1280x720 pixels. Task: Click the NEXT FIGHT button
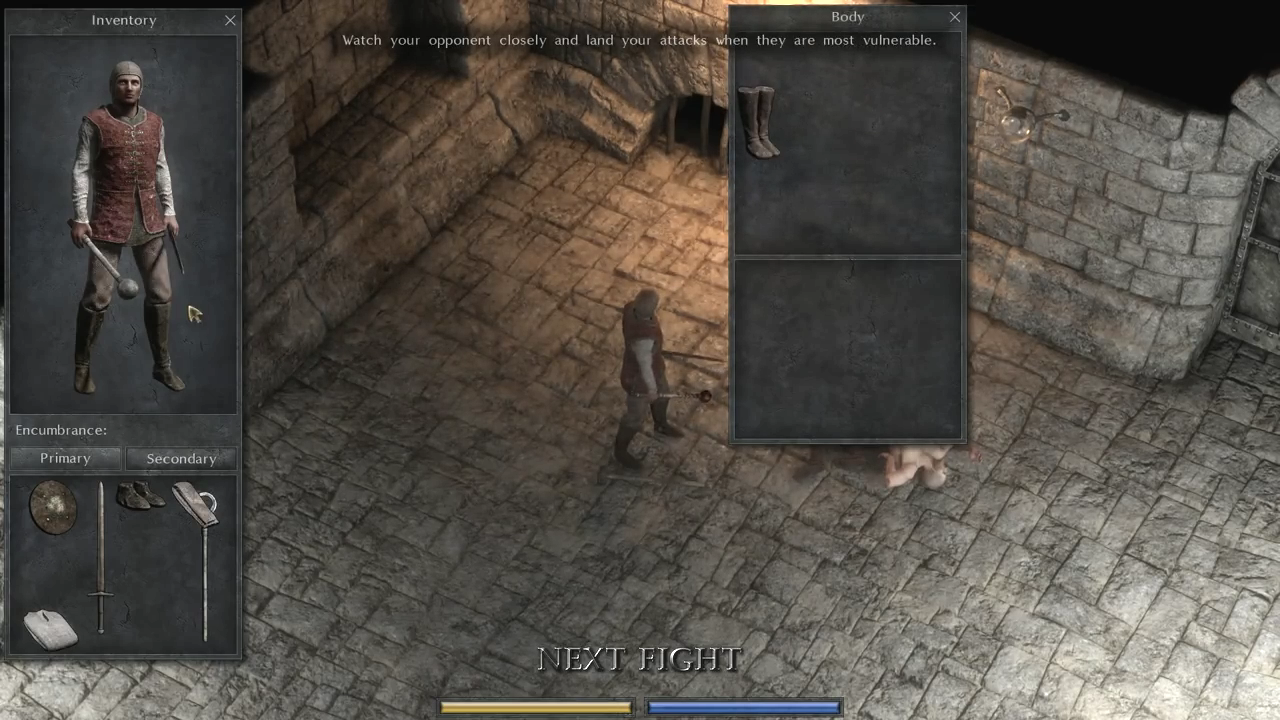pos(639,659)
